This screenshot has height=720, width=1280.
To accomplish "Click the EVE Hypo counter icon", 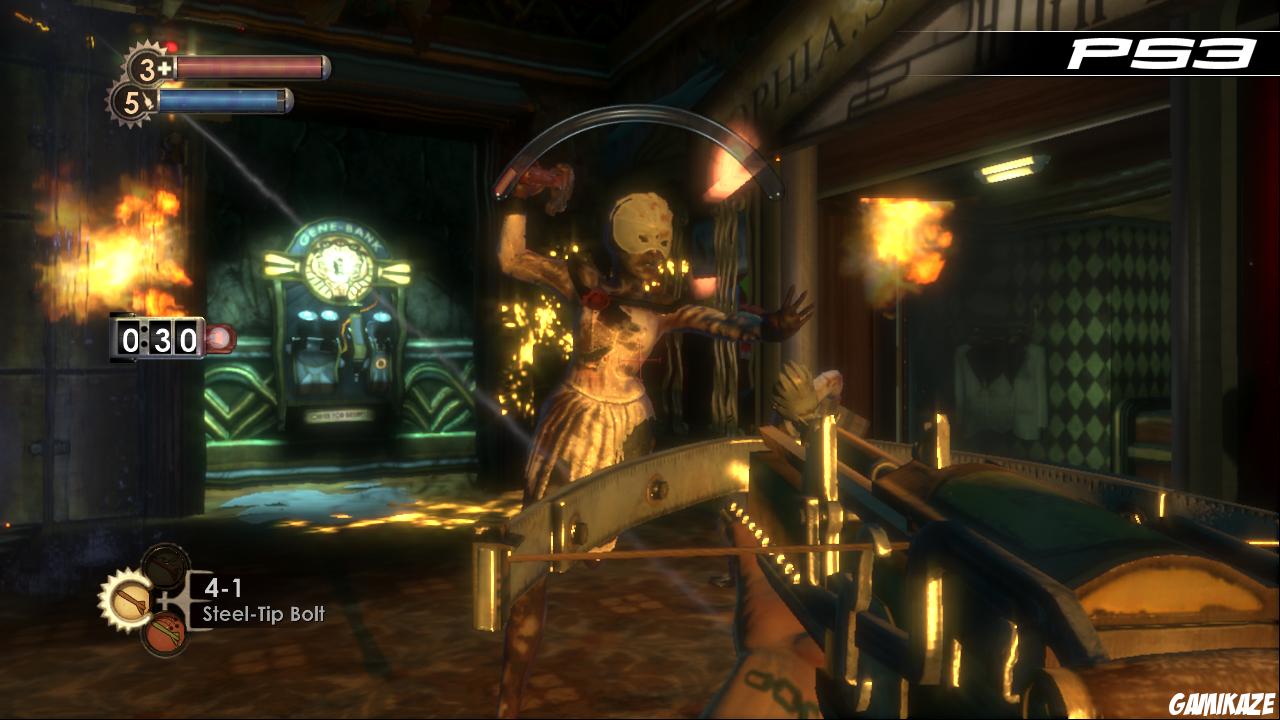I will tap(133, 100).
